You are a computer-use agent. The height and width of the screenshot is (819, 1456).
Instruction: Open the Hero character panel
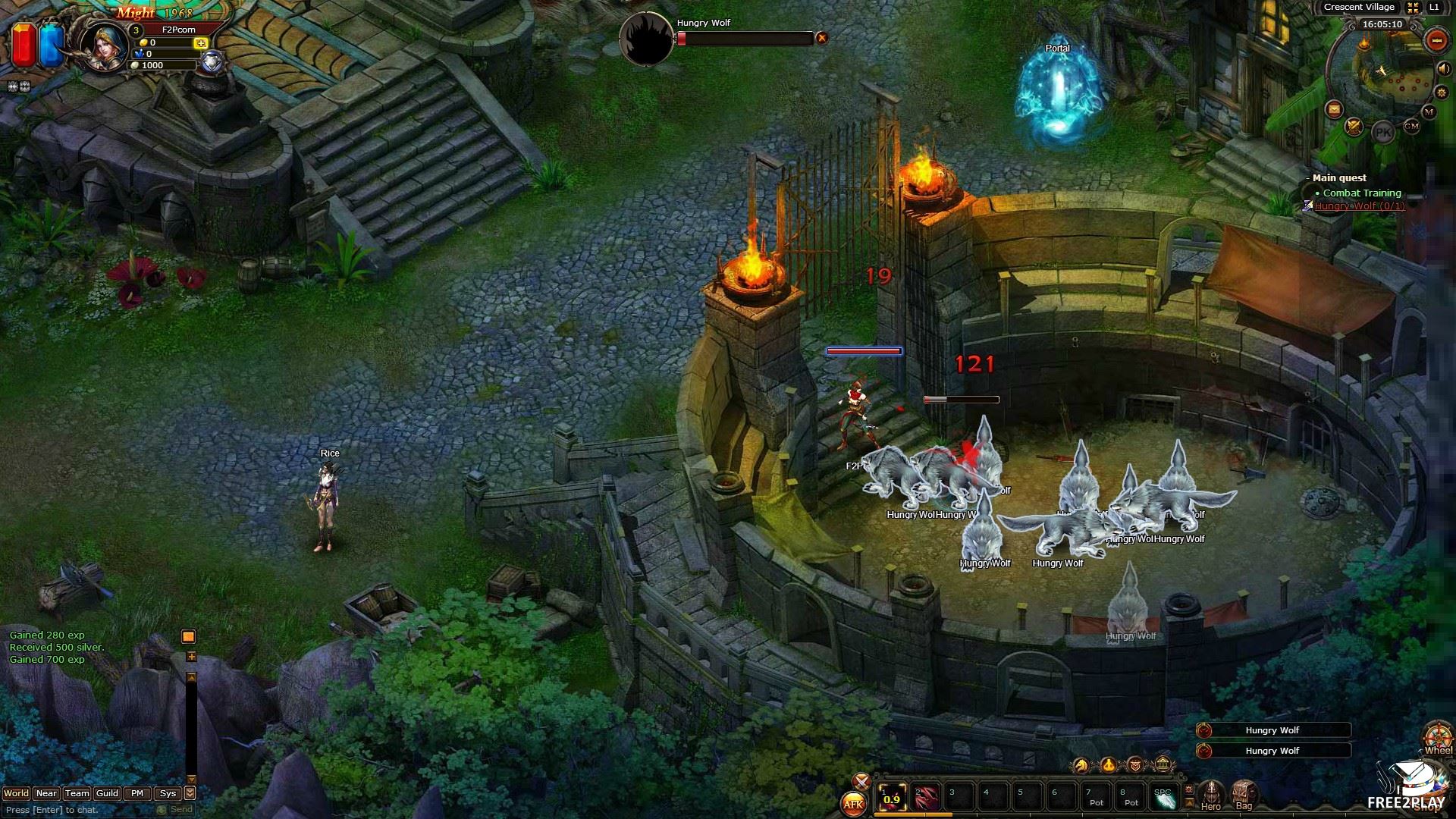coord(1211,795)
